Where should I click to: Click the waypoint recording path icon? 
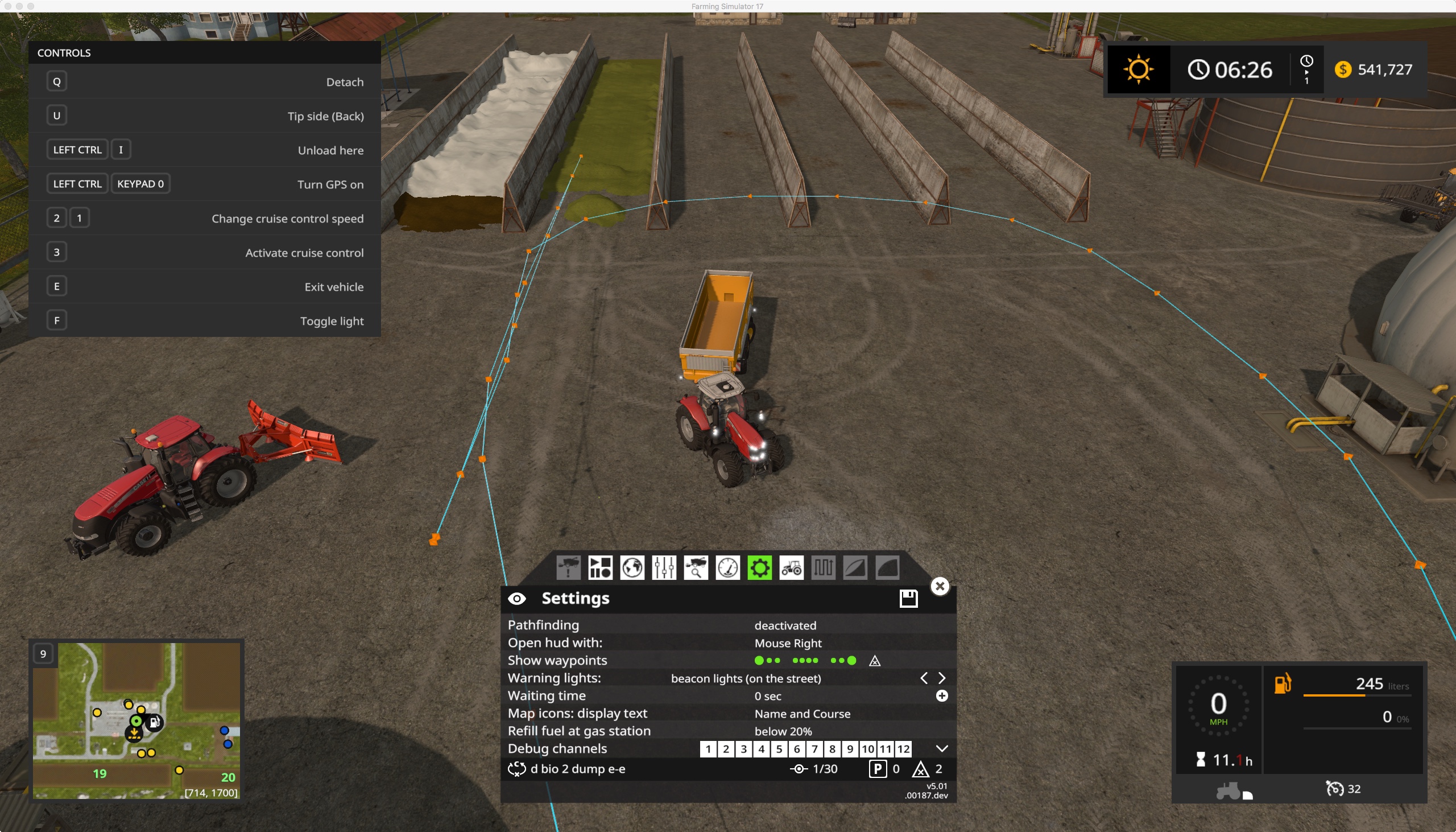click(824, 567)
